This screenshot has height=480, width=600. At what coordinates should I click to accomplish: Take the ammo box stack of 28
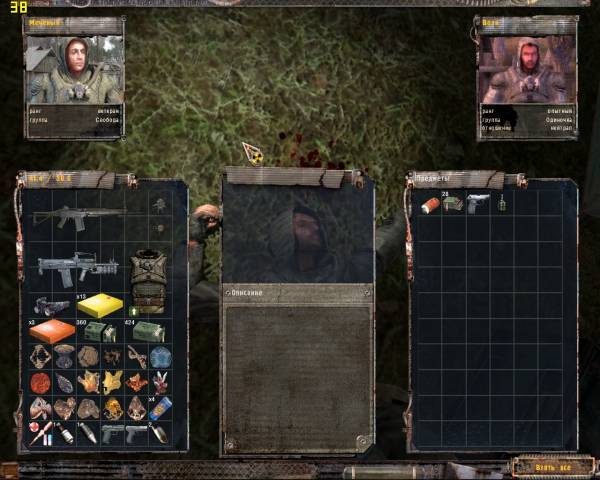click(x=451, y=204)
